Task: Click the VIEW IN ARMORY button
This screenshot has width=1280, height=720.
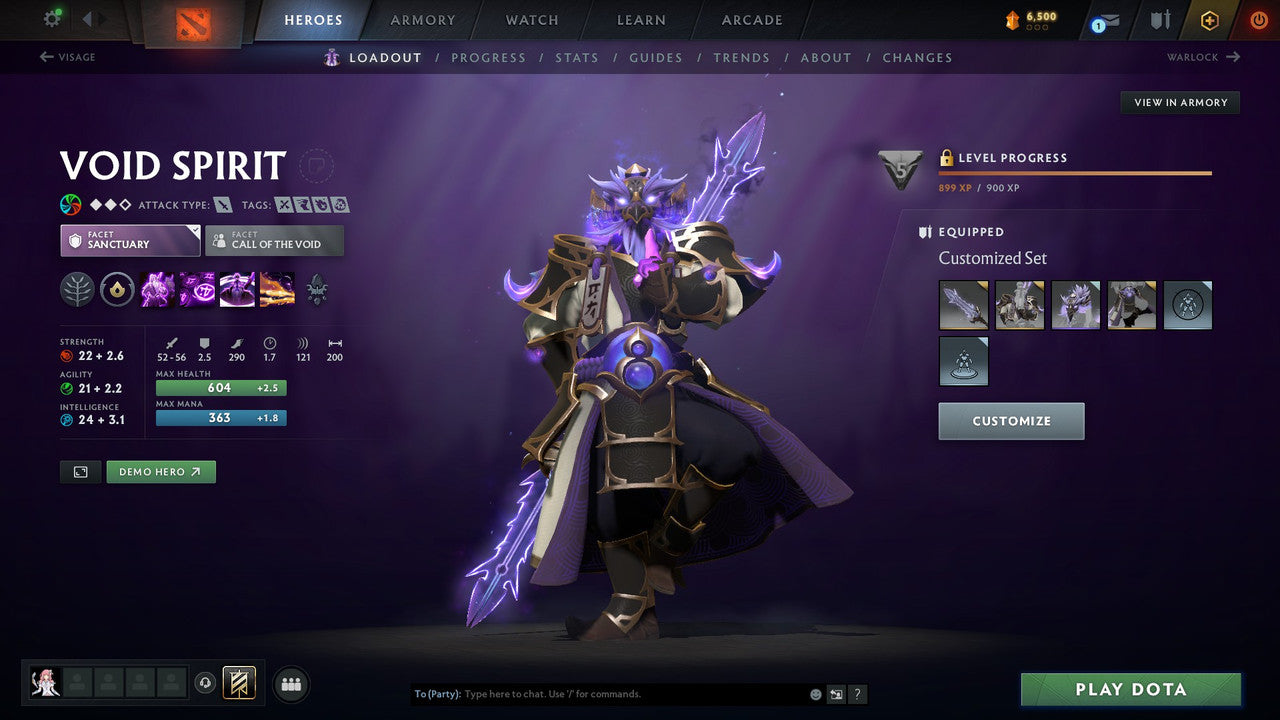Action: (1180, 102)
